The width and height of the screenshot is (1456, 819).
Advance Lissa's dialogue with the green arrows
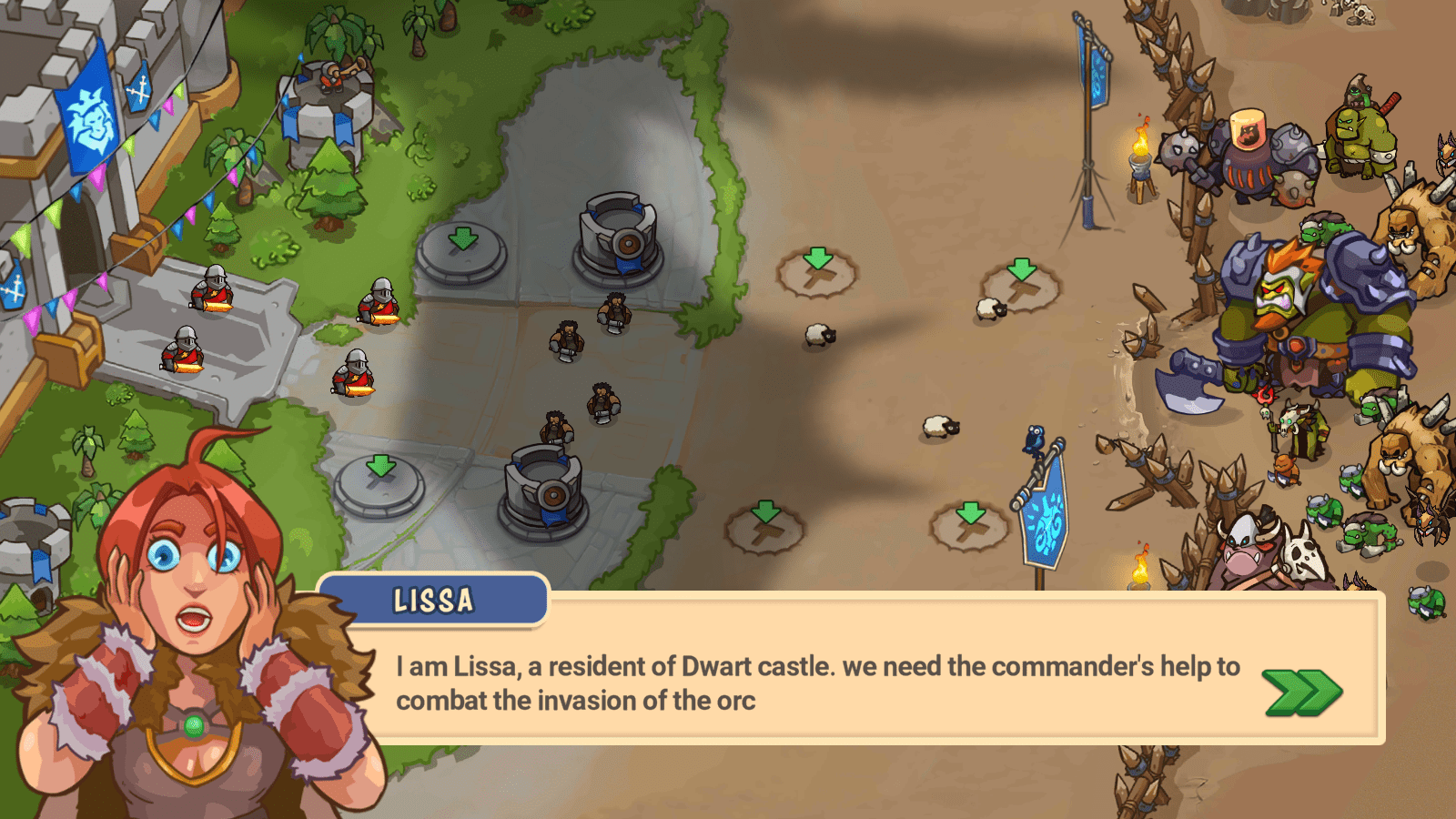1302,693
